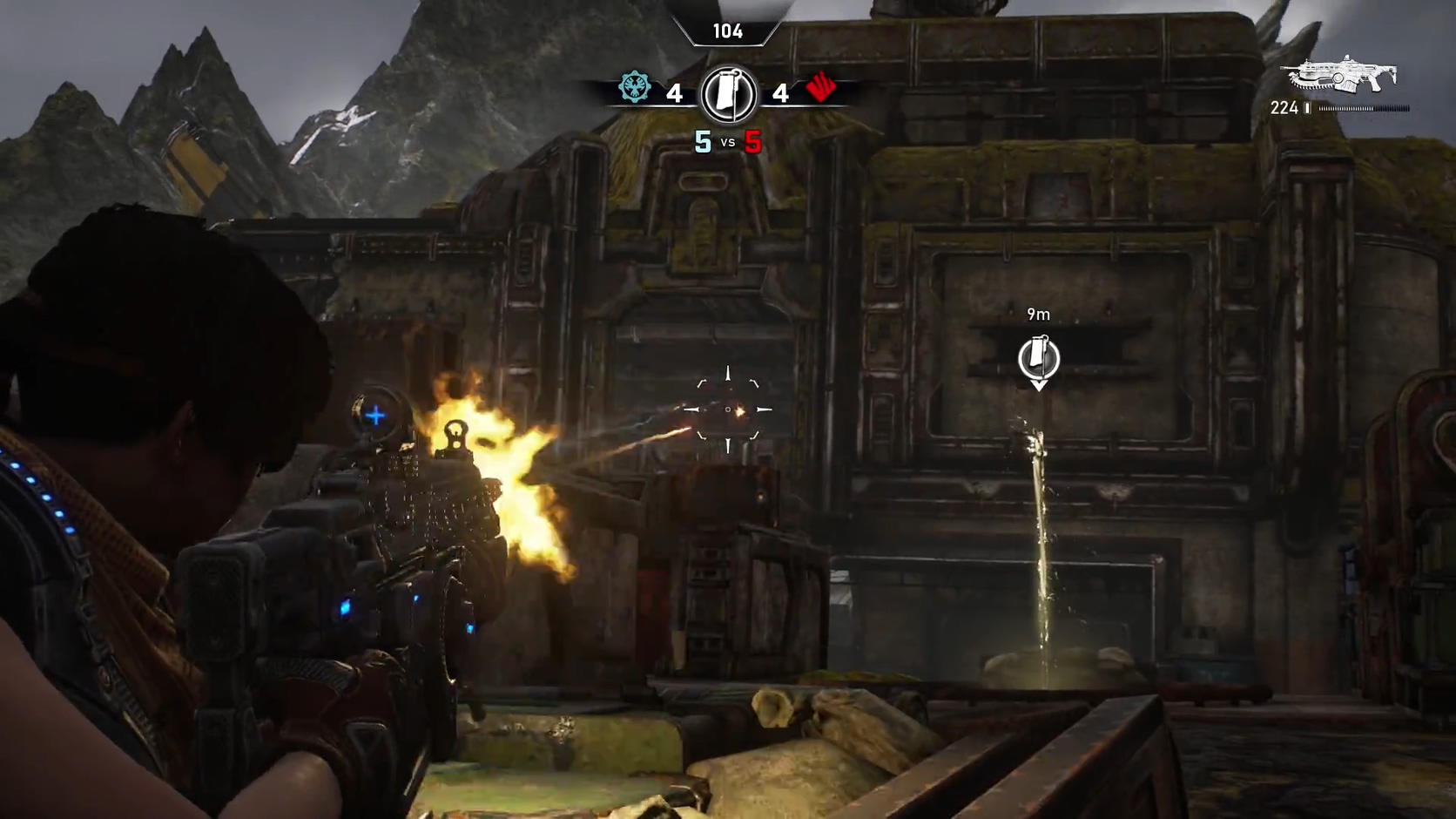Select the red Swarm team icon

(x=819, y=88)
